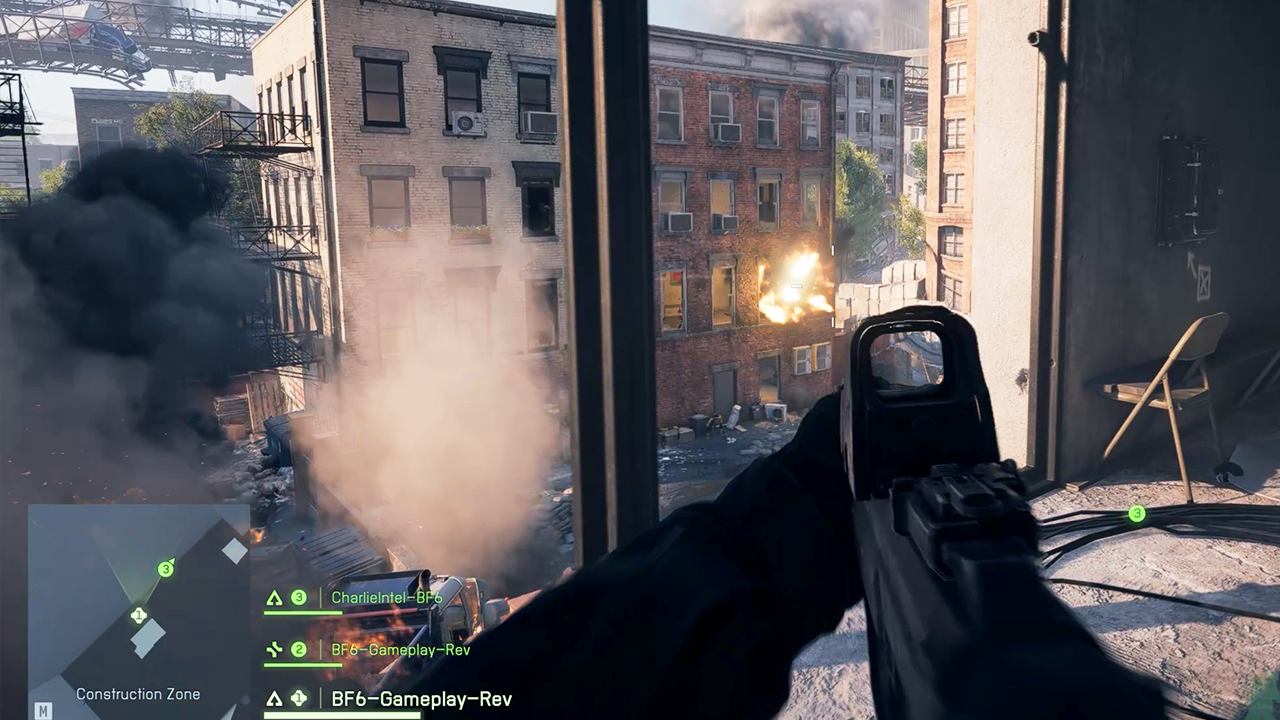The width and height of the screenshot is (1280, 720).
Task: Select squad member number 2 BF6-Gameplay-Rev
Action: pos(400,650)
